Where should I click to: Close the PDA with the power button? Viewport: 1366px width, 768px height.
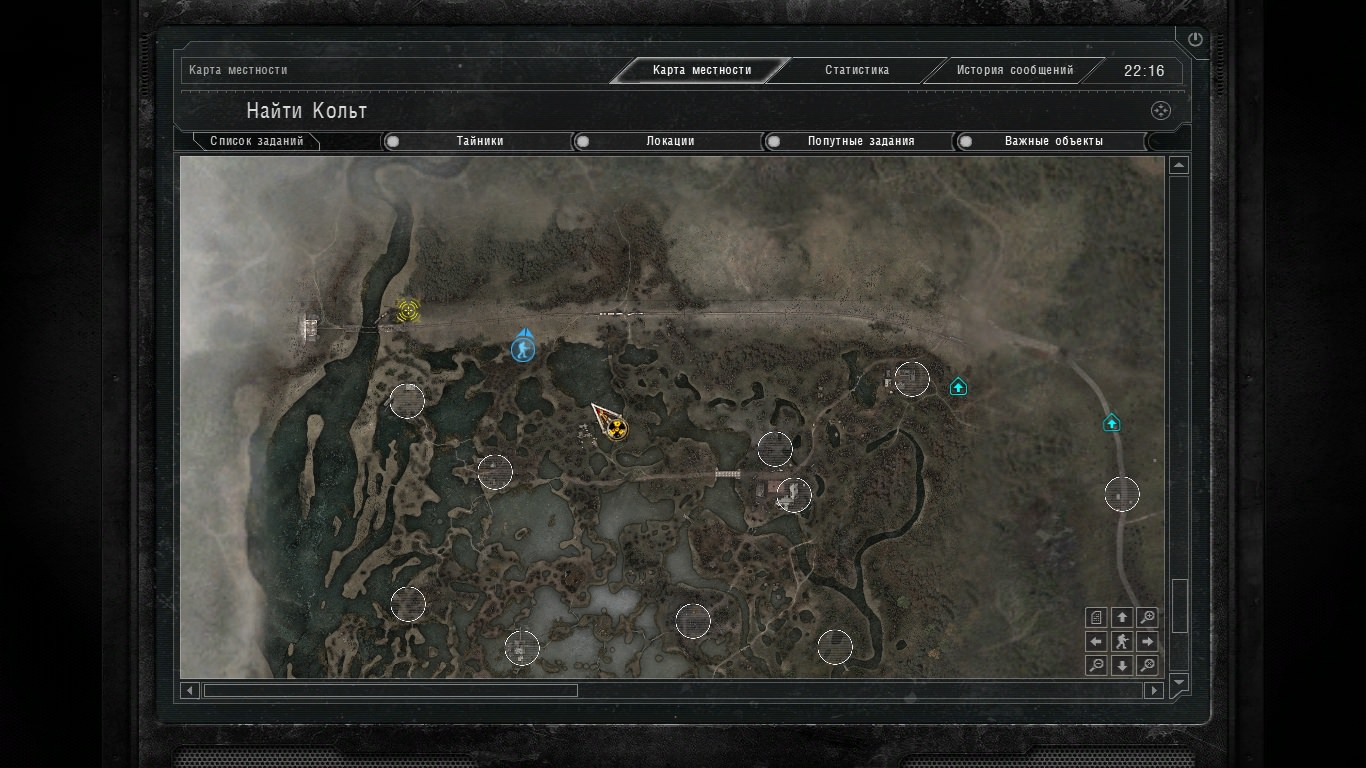click(x=1195, y=40)
